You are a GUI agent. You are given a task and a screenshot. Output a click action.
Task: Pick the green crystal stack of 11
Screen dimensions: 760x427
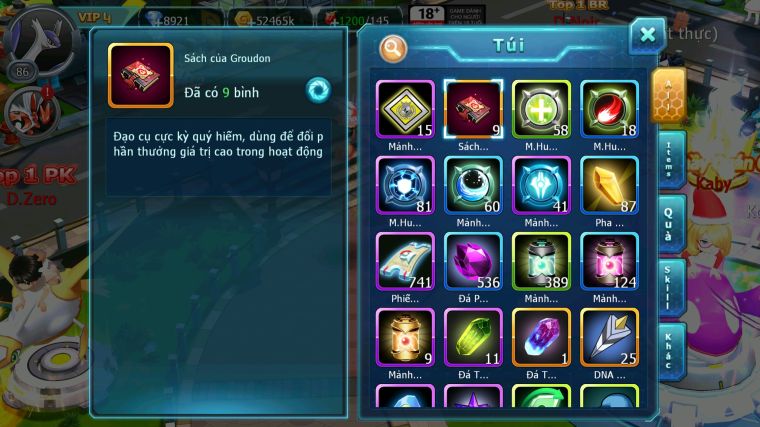tap(473, 337)
